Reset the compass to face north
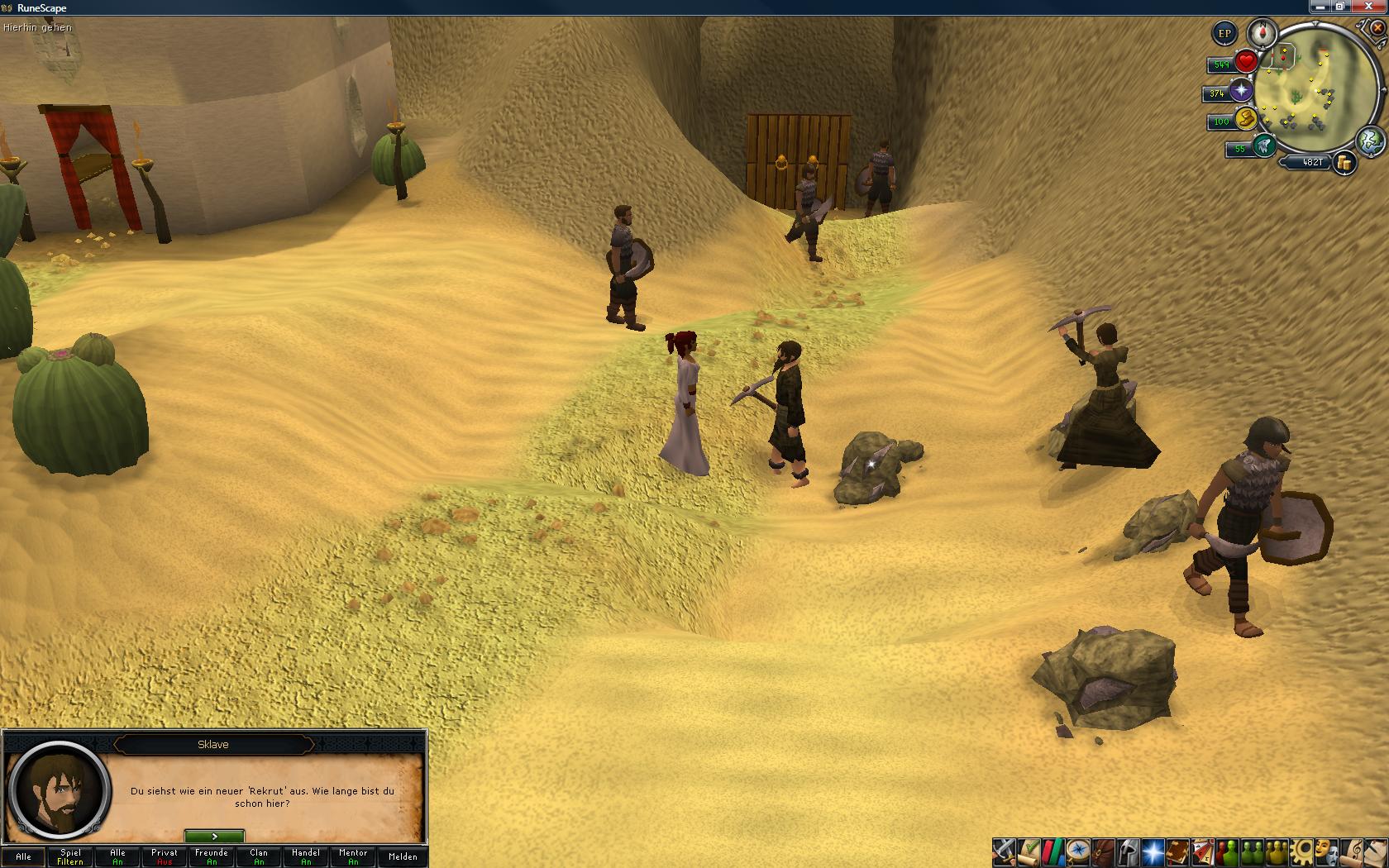 (x=1262, y=34)
